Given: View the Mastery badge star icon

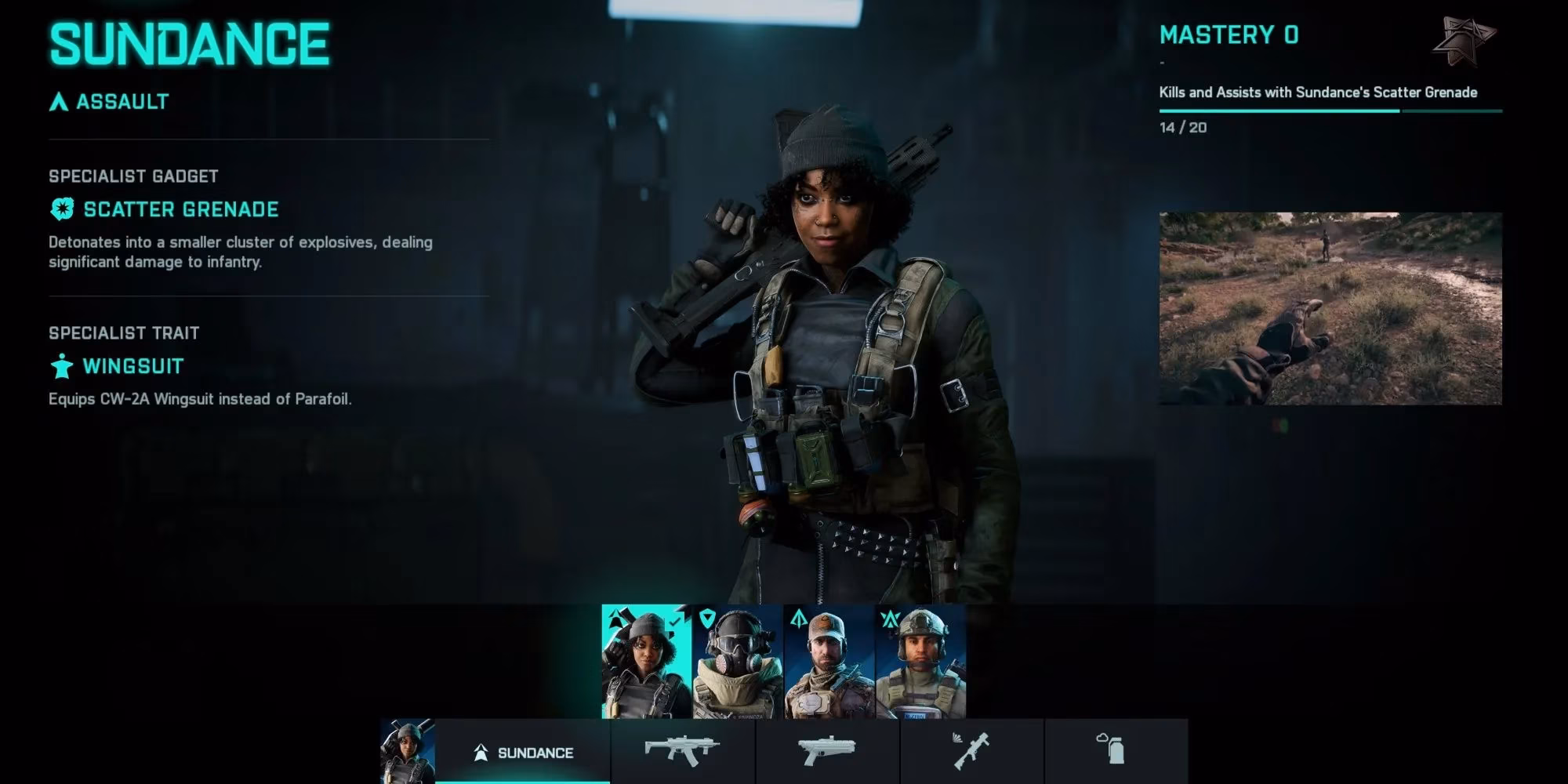Looking at the screenshot, I should pyautogui.click(x=1463, y=41).
